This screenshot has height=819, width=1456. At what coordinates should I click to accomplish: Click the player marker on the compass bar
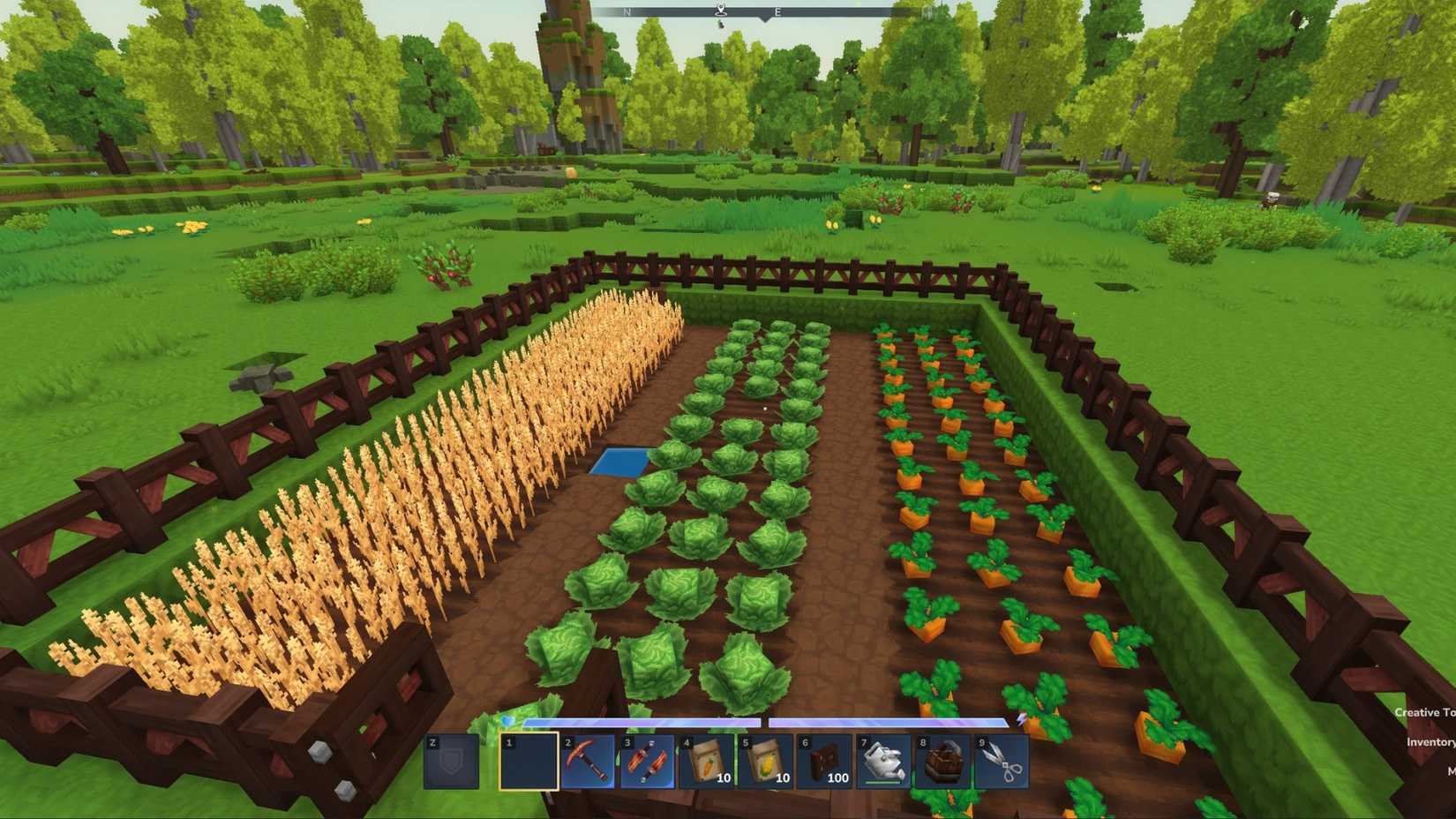tap(722, 10)
